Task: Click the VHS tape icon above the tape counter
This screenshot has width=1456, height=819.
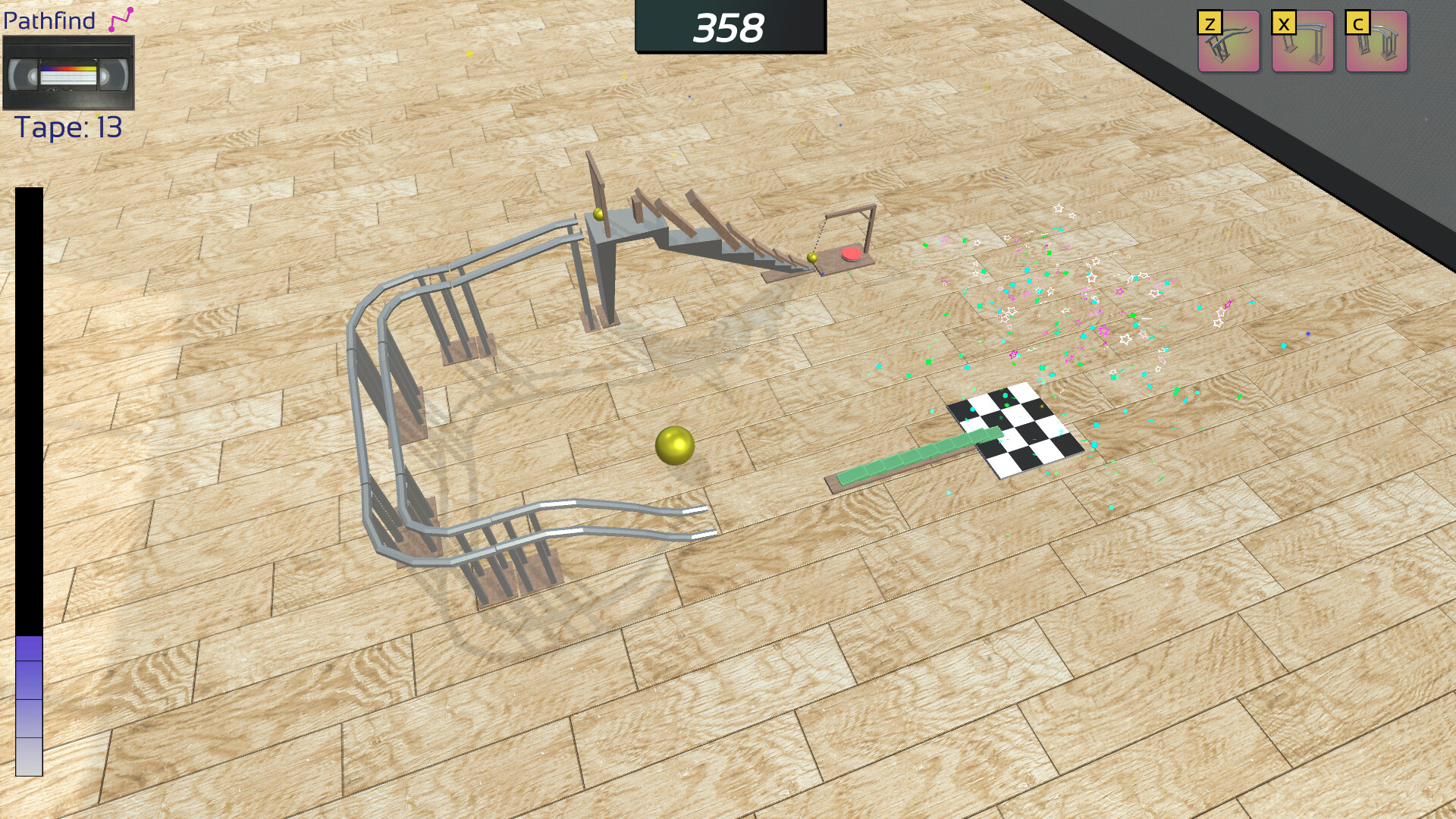Action: click(70, 73)
